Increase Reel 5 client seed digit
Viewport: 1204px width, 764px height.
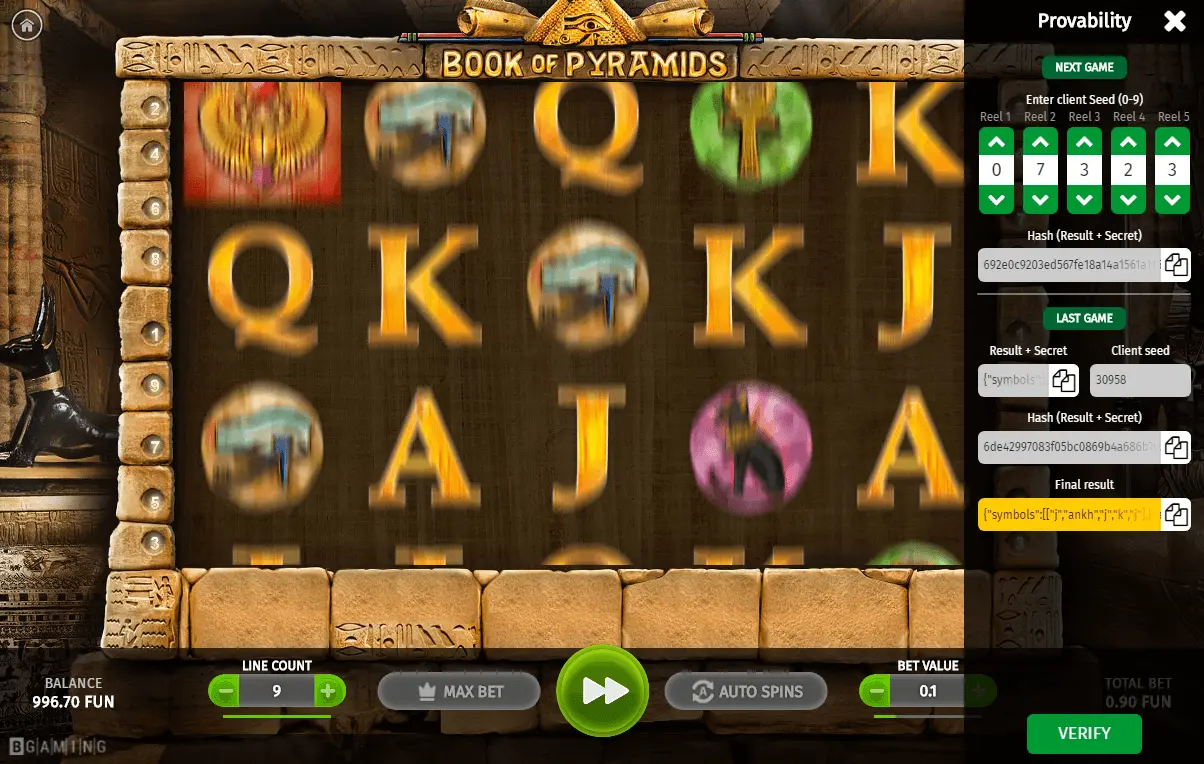click(1172, 141)
